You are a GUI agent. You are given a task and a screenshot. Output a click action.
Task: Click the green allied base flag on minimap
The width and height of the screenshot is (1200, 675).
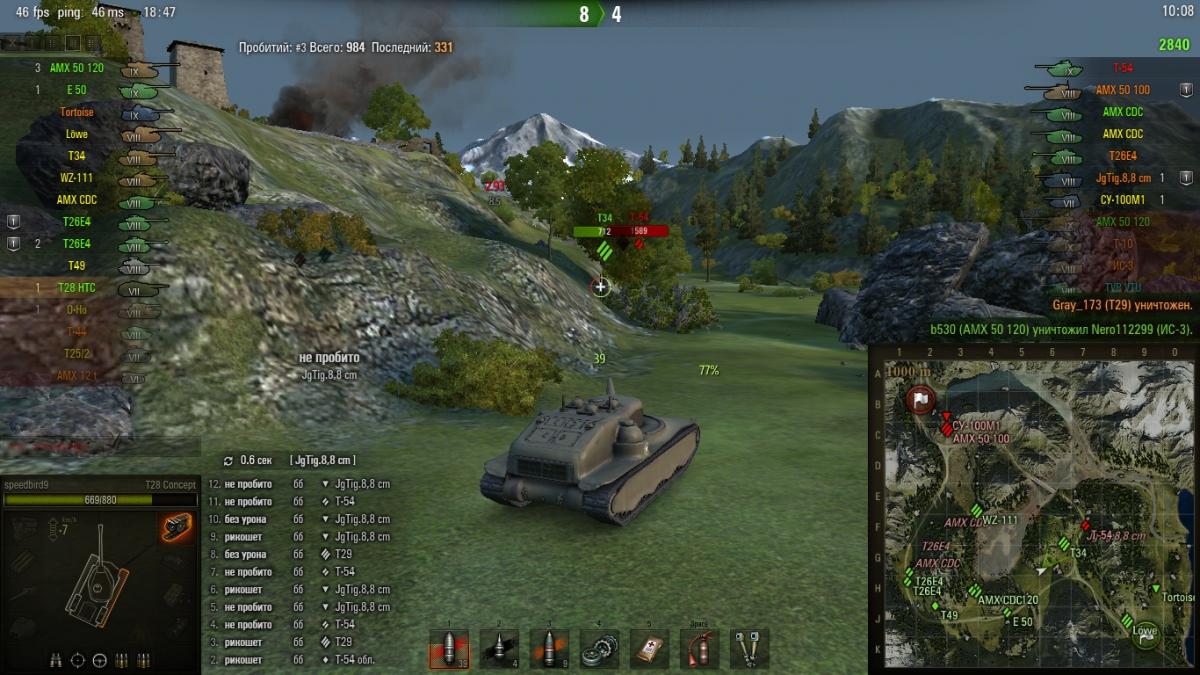[x=1146, y=632]
